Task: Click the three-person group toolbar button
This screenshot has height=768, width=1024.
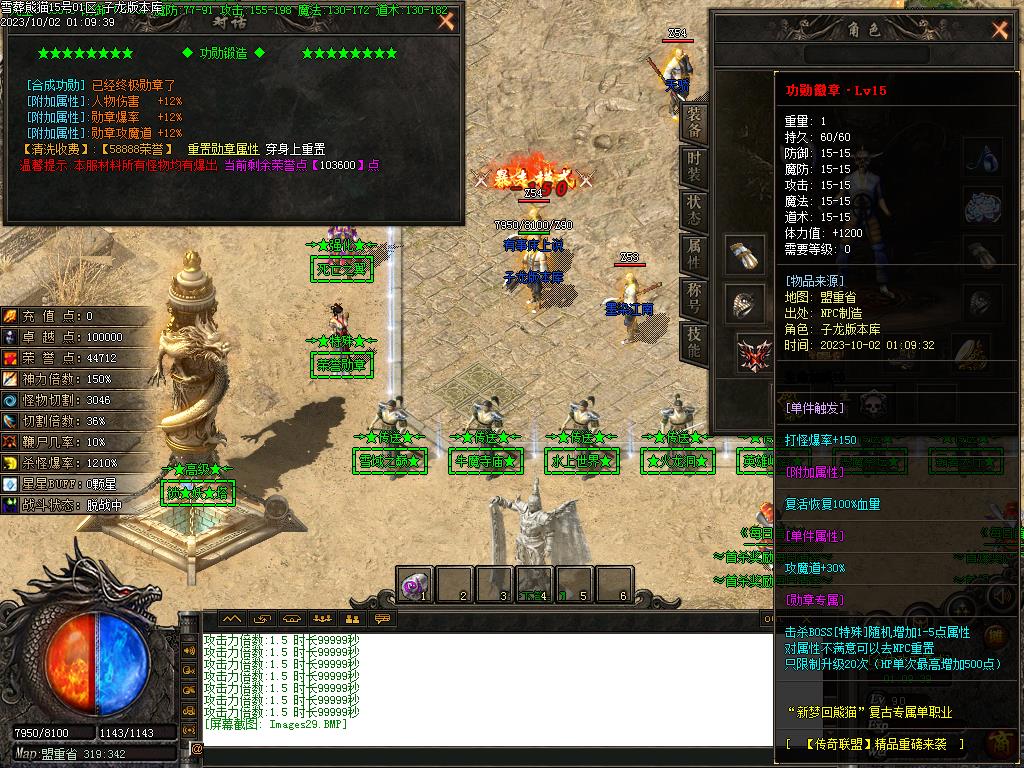Action: pyautogui.click(x=321, y=619)
